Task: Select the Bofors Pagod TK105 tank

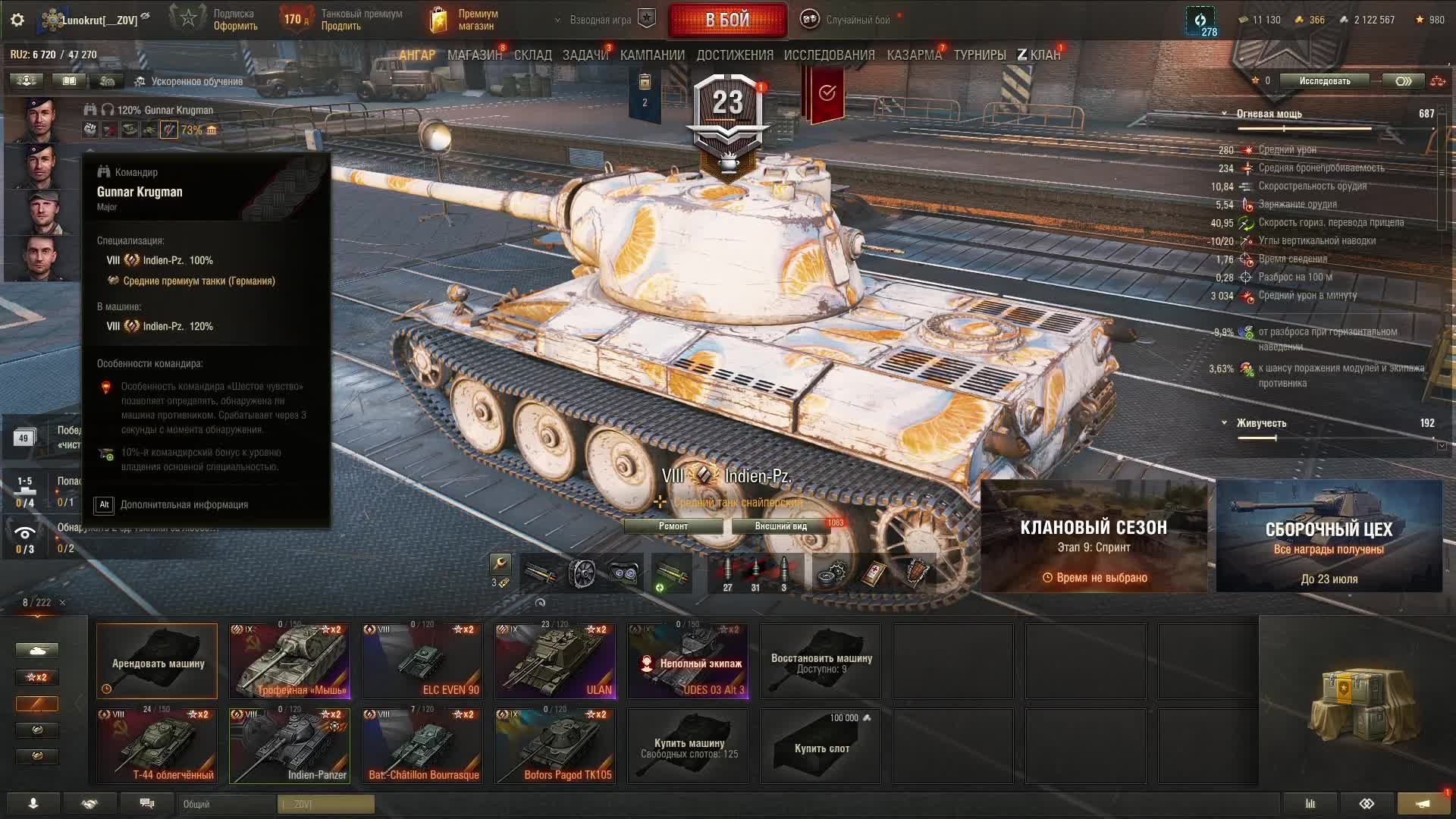Action: pos(555,746)
